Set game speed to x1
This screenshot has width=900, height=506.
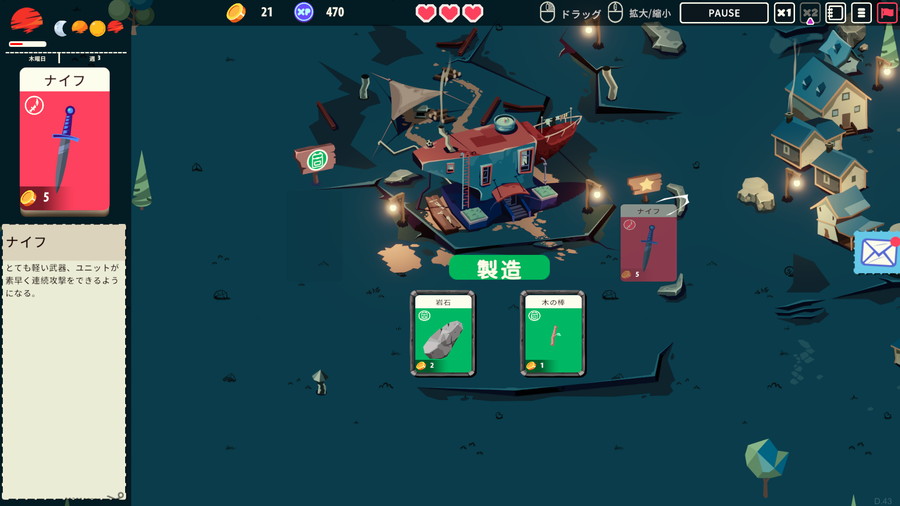[x=785, y=13]
